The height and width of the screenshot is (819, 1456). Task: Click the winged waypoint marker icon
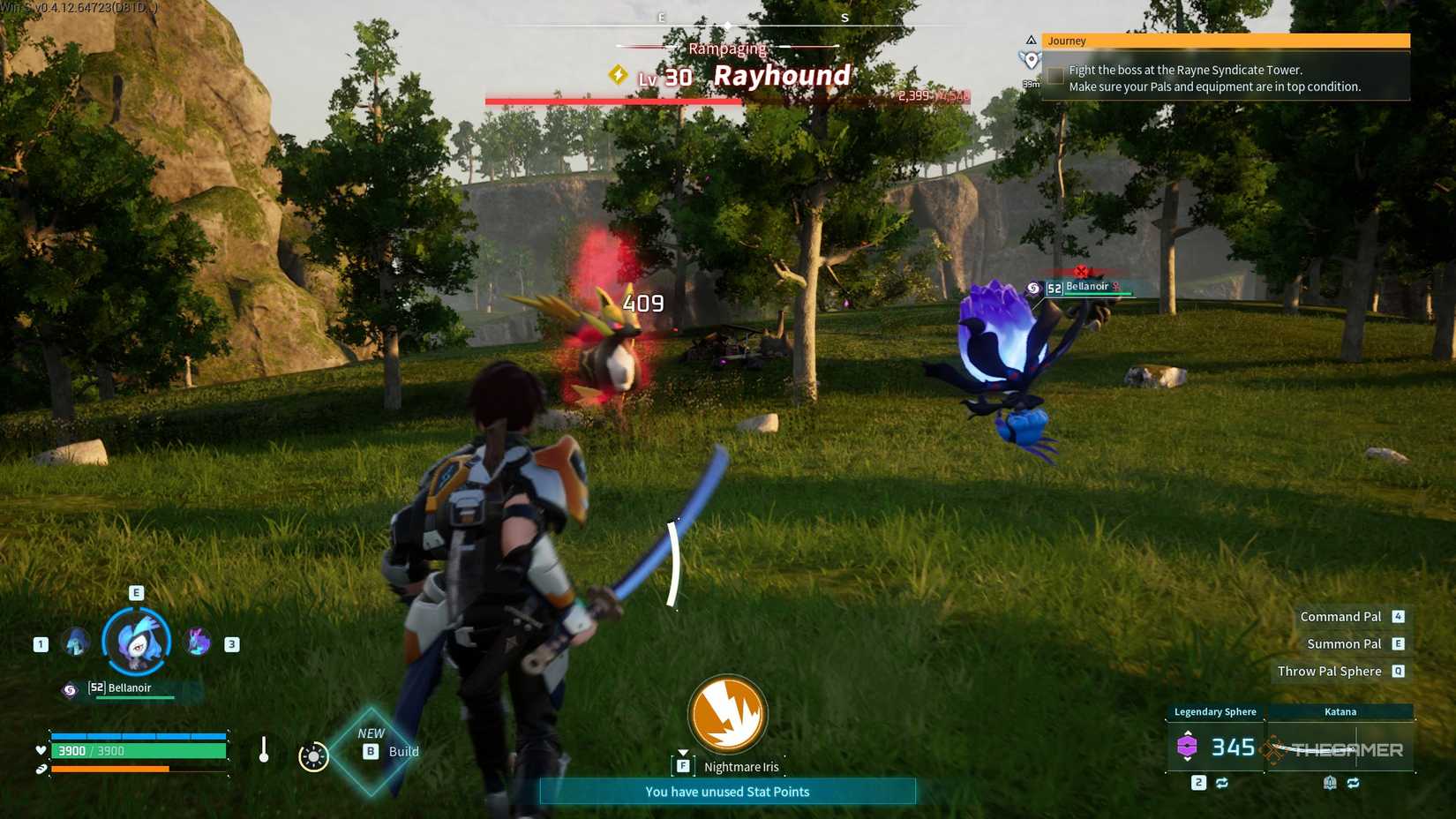pyautogui.click(x=1030, y=59)
